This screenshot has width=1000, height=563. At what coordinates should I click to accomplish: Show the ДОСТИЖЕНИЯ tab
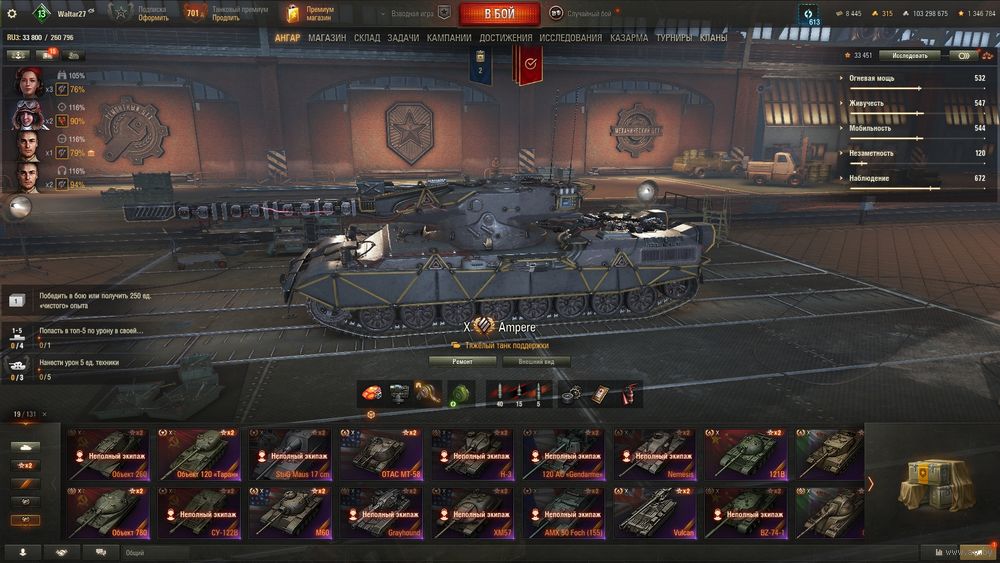[505, 38]
